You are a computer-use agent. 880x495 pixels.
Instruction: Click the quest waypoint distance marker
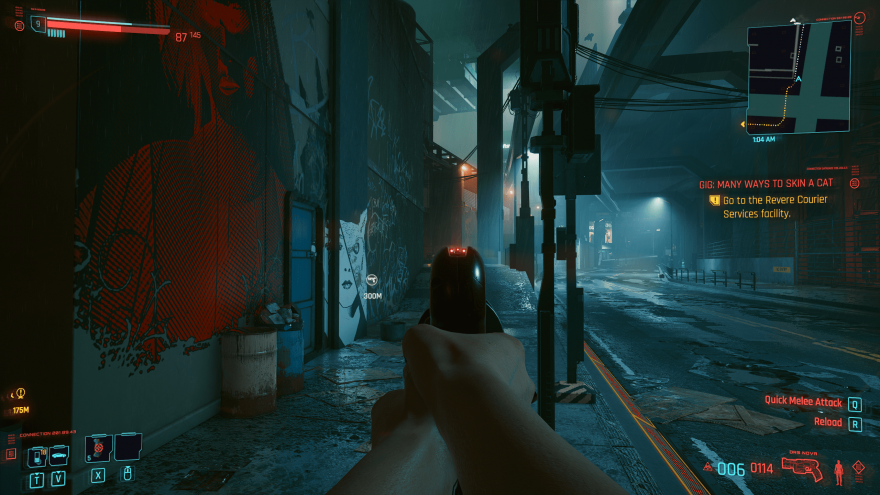point(372,284)
